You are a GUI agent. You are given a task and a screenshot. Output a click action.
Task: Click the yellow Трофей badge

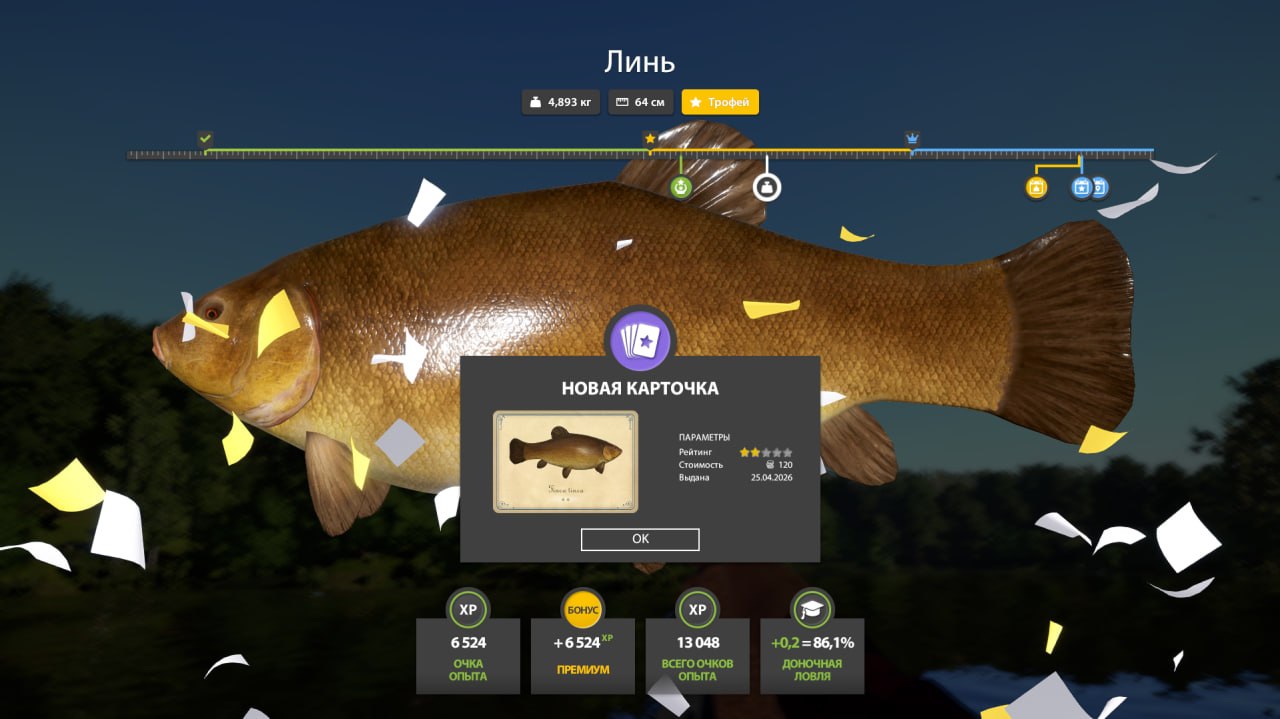point(720,102)
